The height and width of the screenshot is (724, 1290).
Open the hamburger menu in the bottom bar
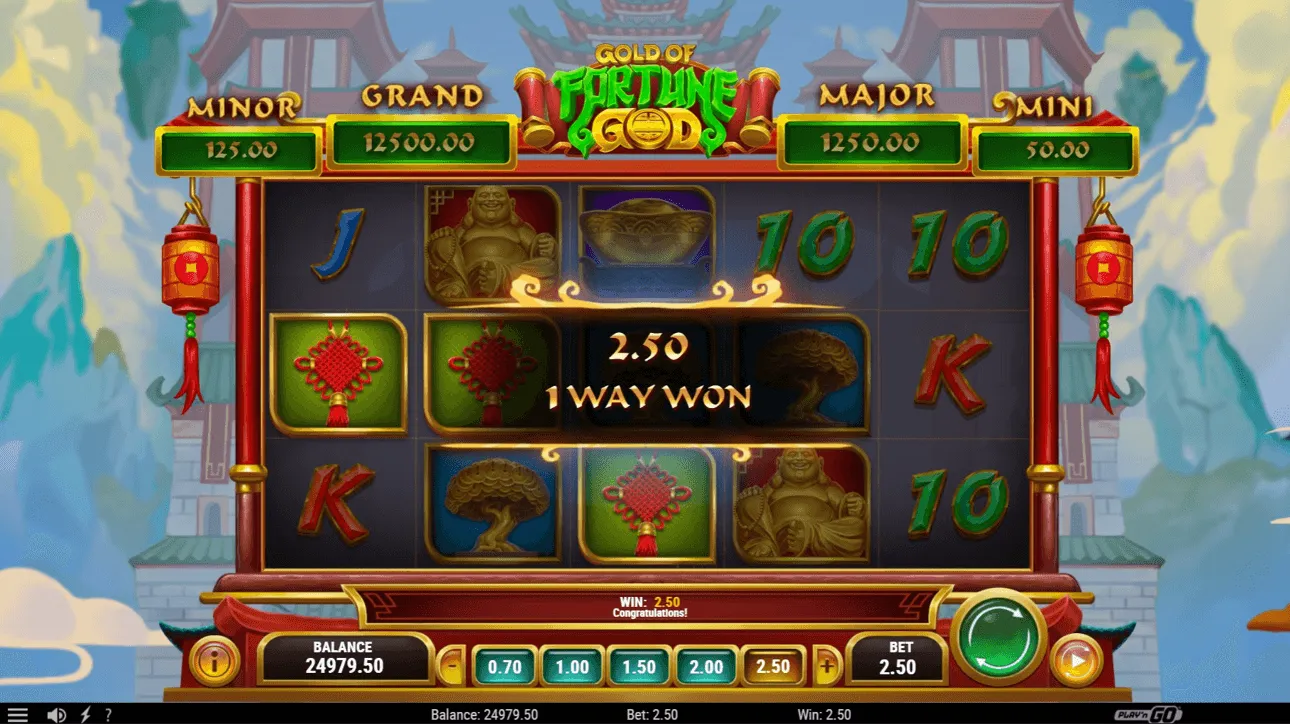click(15, 714)
